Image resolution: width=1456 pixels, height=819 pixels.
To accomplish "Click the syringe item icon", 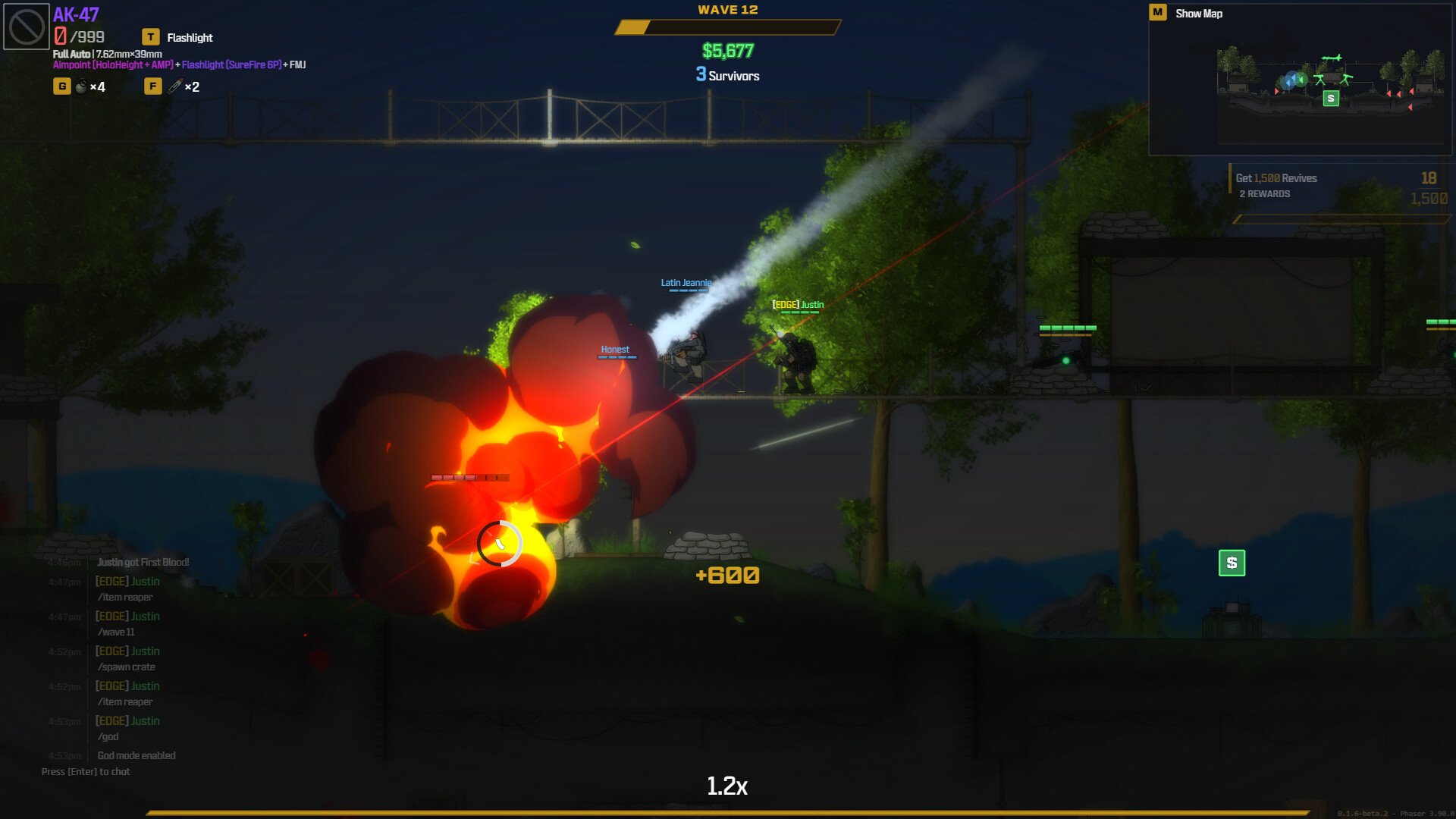I will pos(175,86).
